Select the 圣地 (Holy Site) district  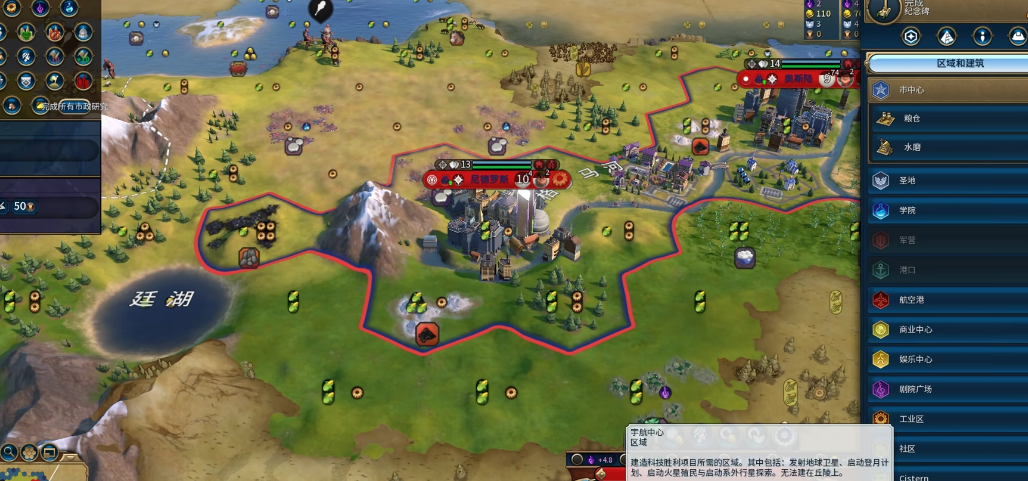click(x=945, y=181)
